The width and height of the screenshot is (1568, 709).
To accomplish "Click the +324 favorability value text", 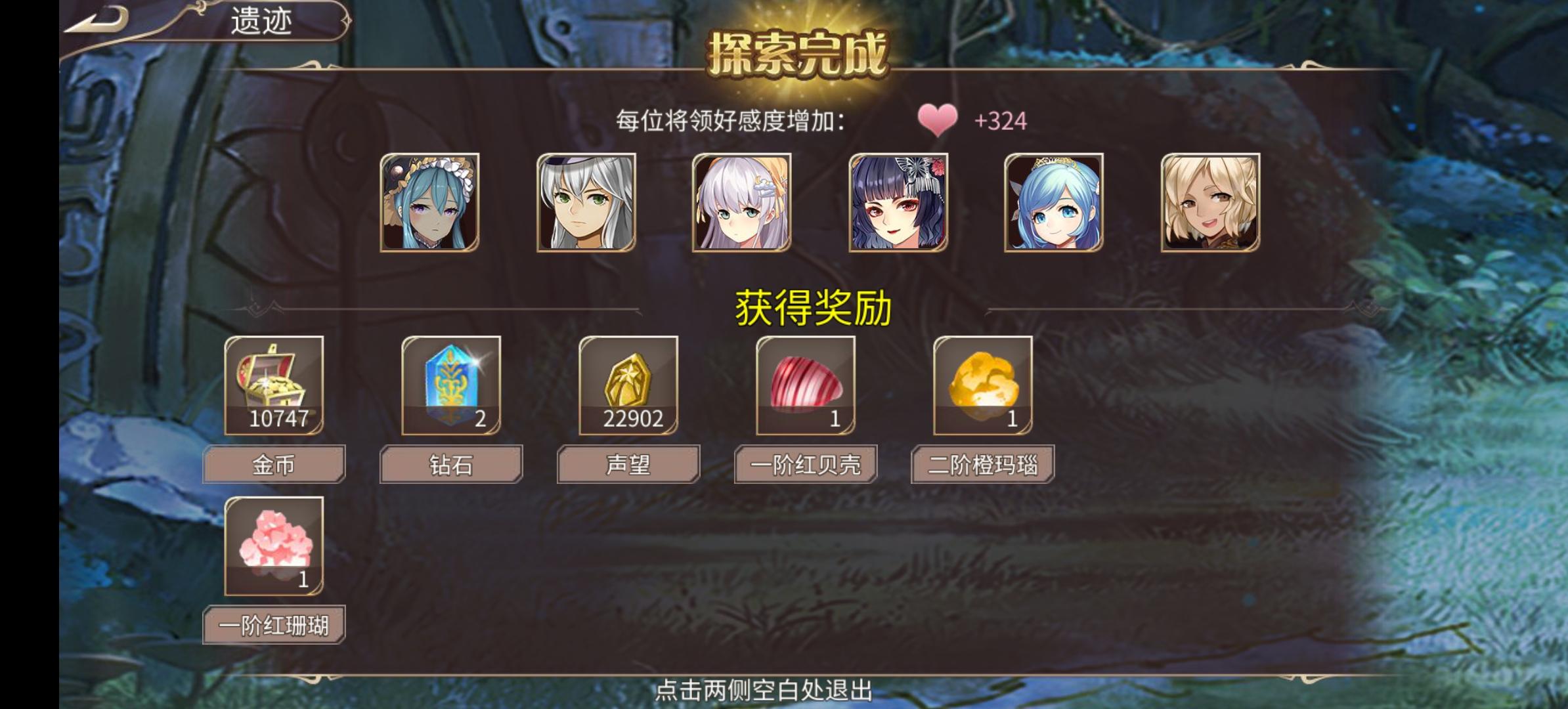I will [x=1000, y=121].
